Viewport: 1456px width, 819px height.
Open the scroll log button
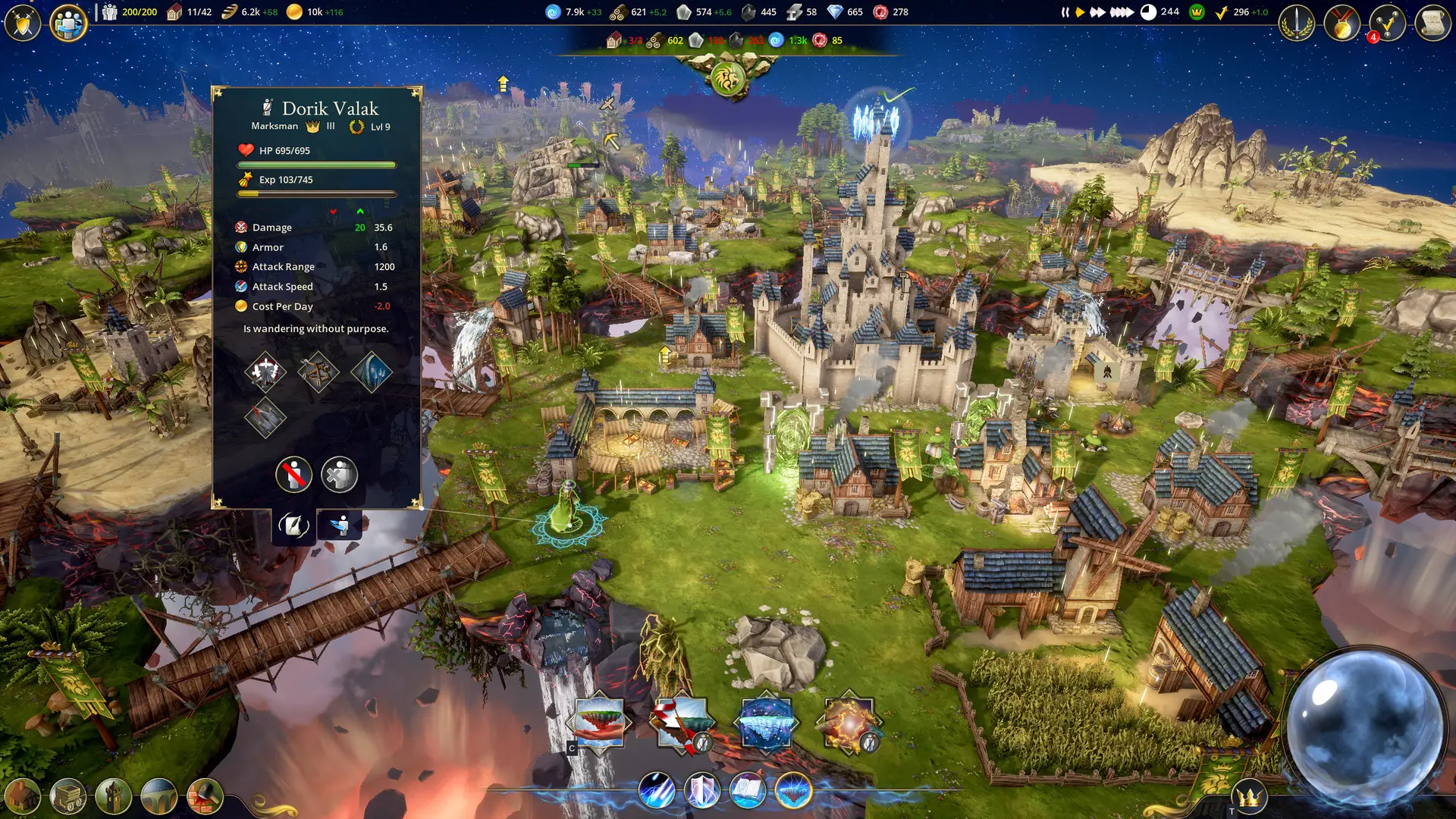pos(1432,24)
